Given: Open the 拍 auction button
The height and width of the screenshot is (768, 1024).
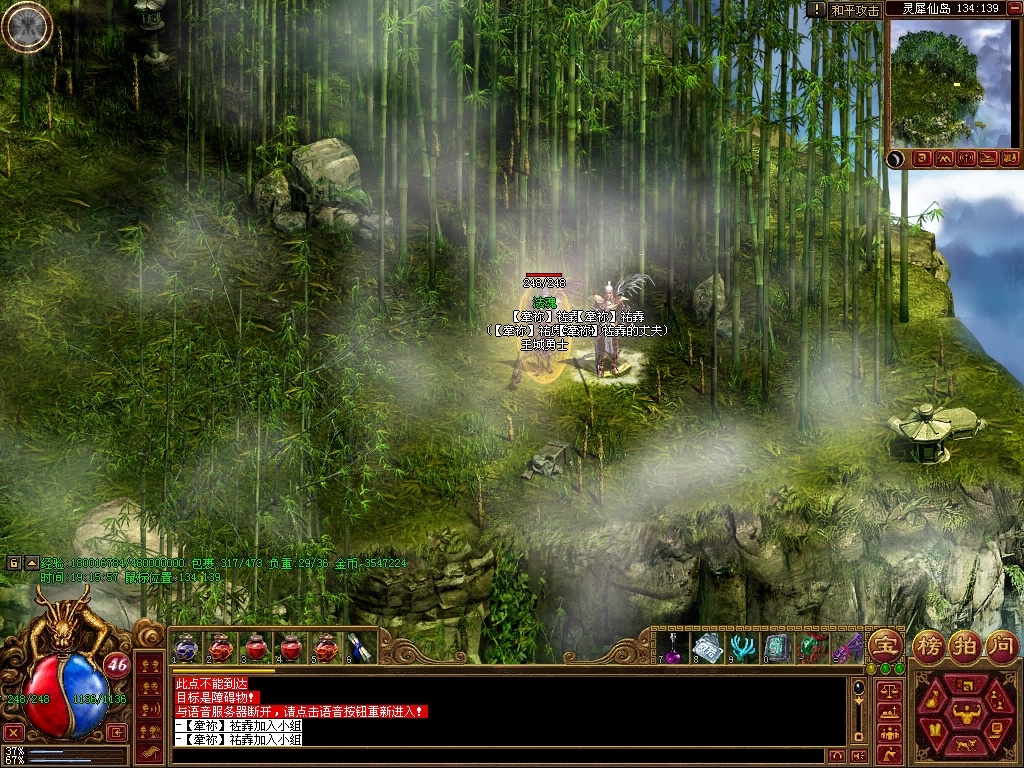Looking at the screenshot, I should click(965, 643).
